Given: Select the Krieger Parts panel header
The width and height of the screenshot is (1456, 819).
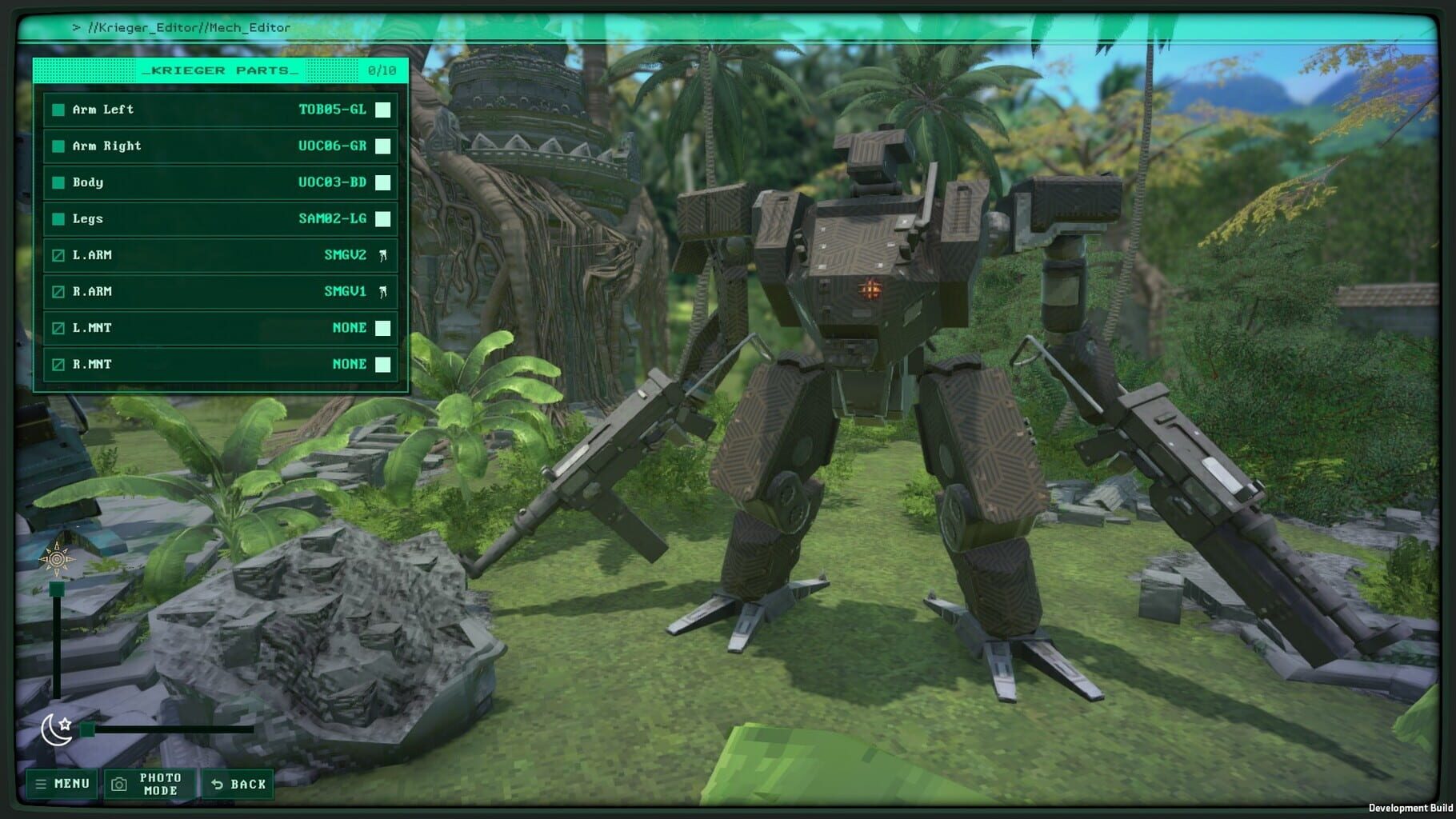Looking at the screenshot, I should click(220, 70).
